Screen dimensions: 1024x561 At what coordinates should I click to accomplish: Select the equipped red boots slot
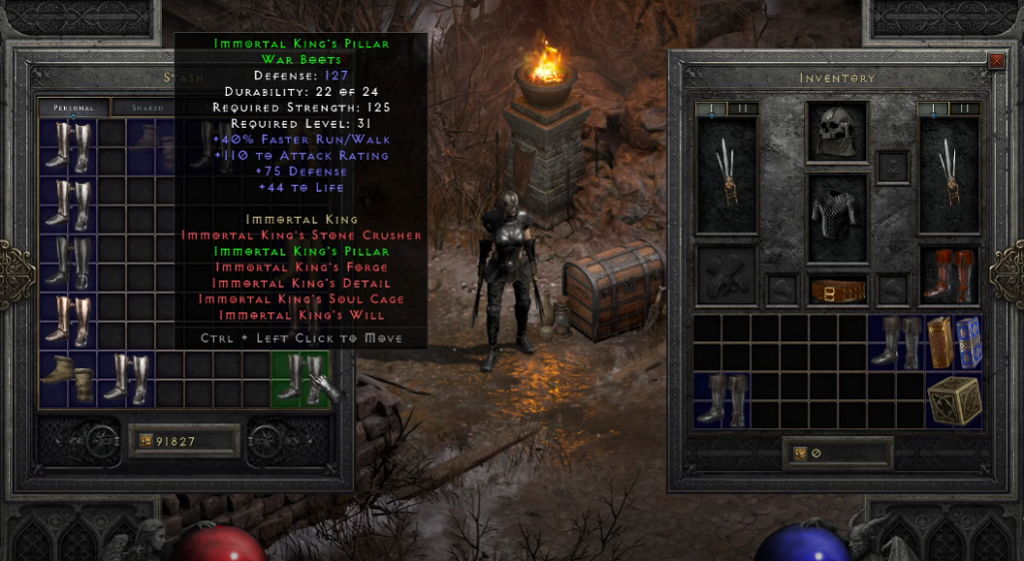point(947,274)
